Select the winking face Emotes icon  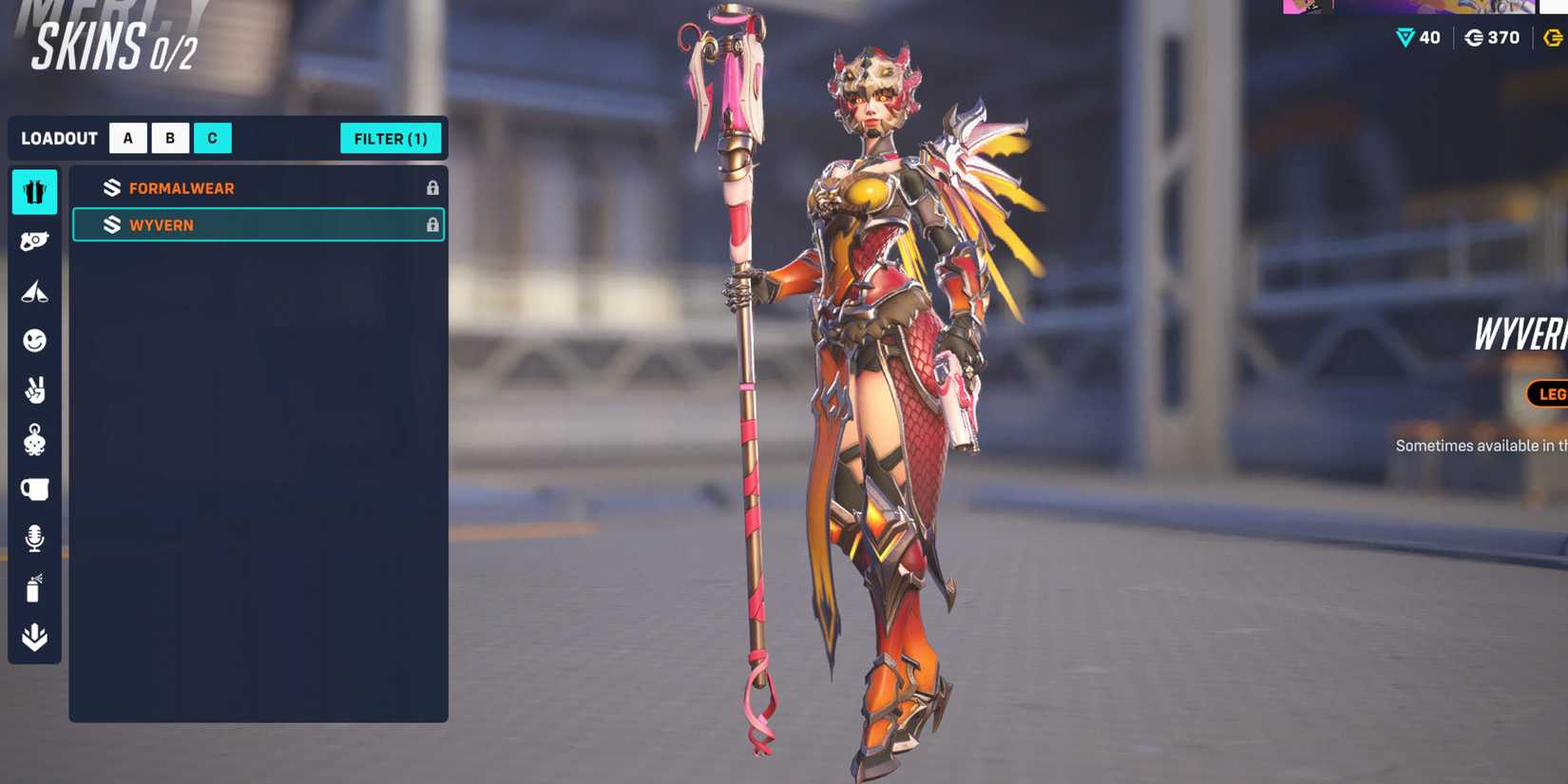(34, 341)
